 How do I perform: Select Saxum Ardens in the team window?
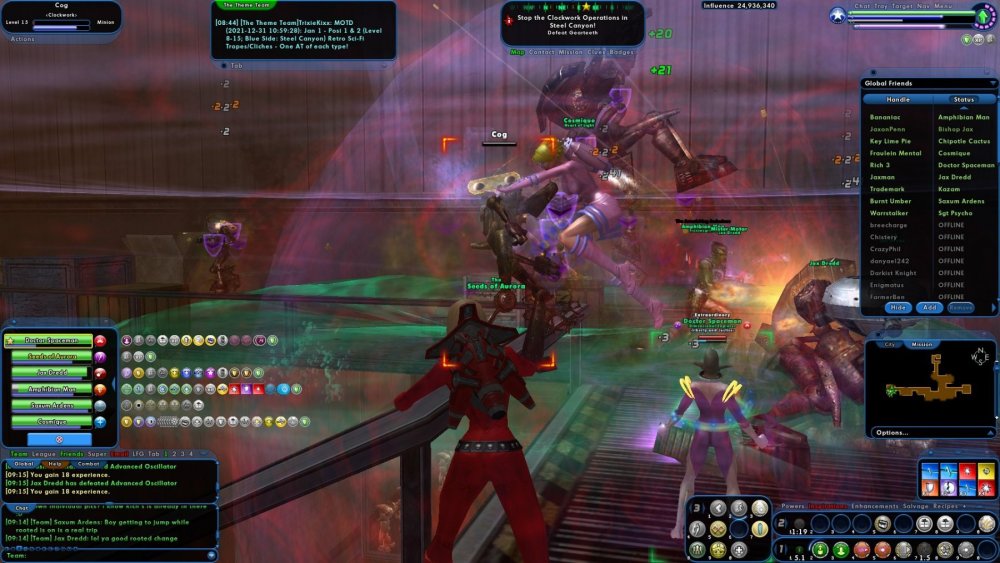[x=51, y=405]
